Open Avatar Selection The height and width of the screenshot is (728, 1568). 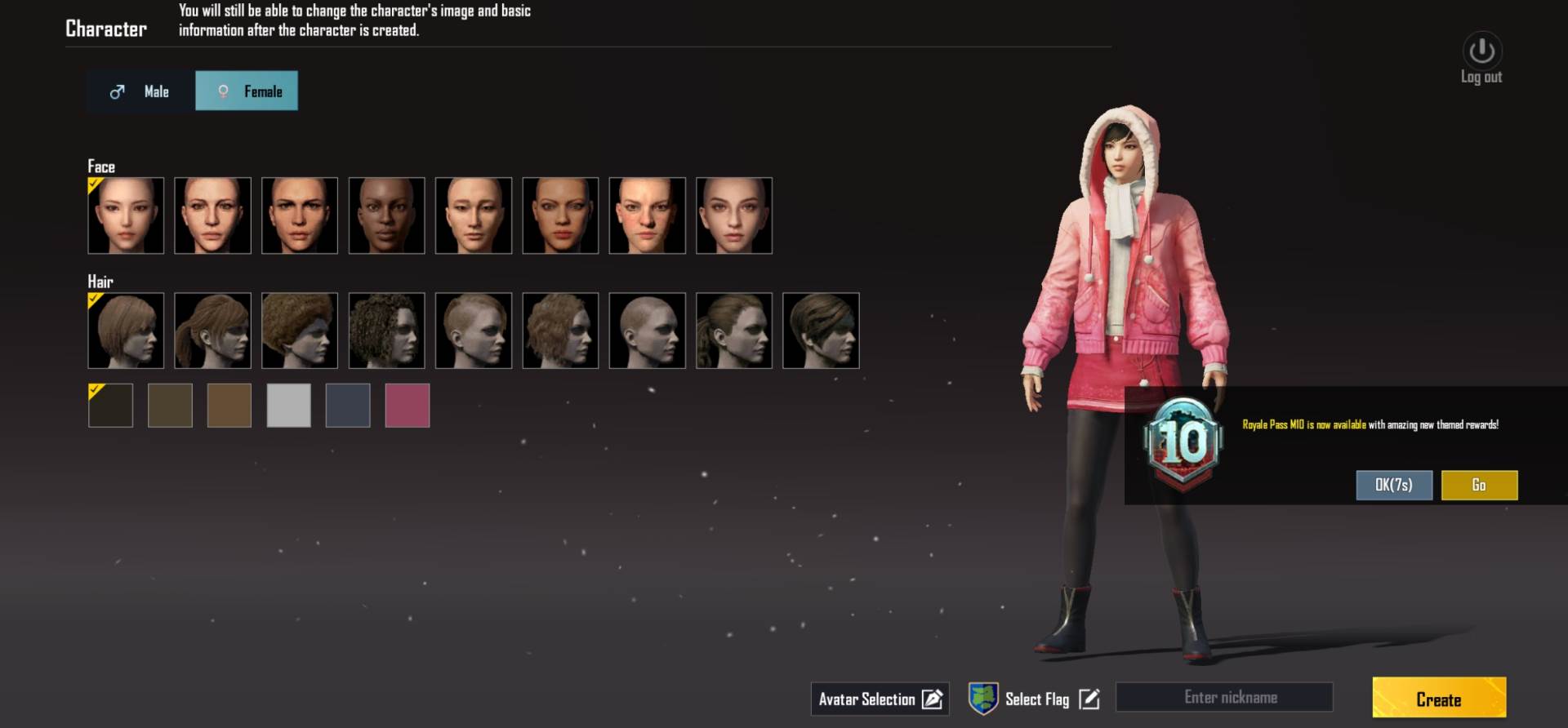click(x=880, y=699)
